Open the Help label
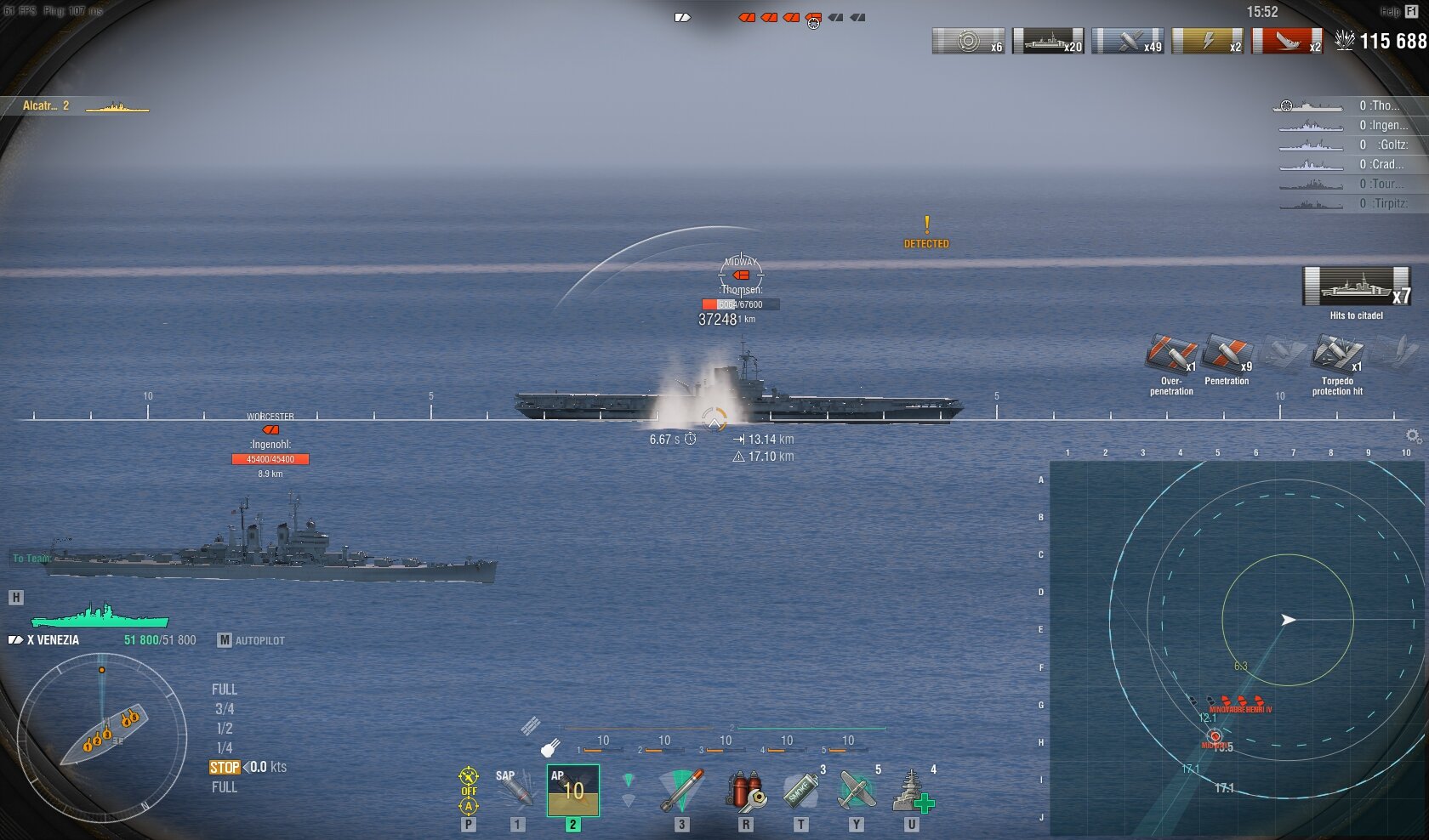The image size is (1429, 840). point(1390,12)
